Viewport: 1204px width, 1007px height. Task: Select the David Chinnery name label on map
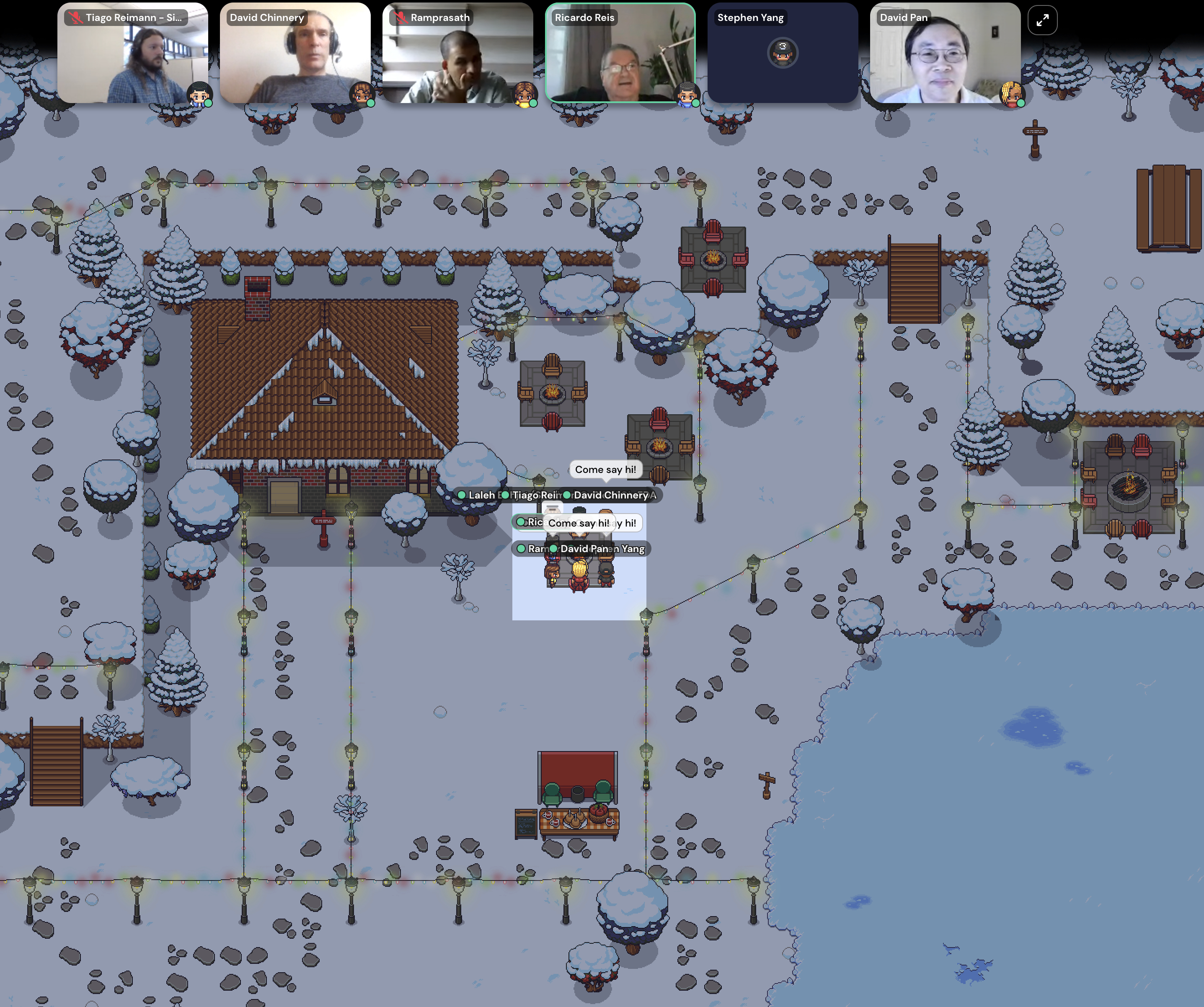point(610,495)
